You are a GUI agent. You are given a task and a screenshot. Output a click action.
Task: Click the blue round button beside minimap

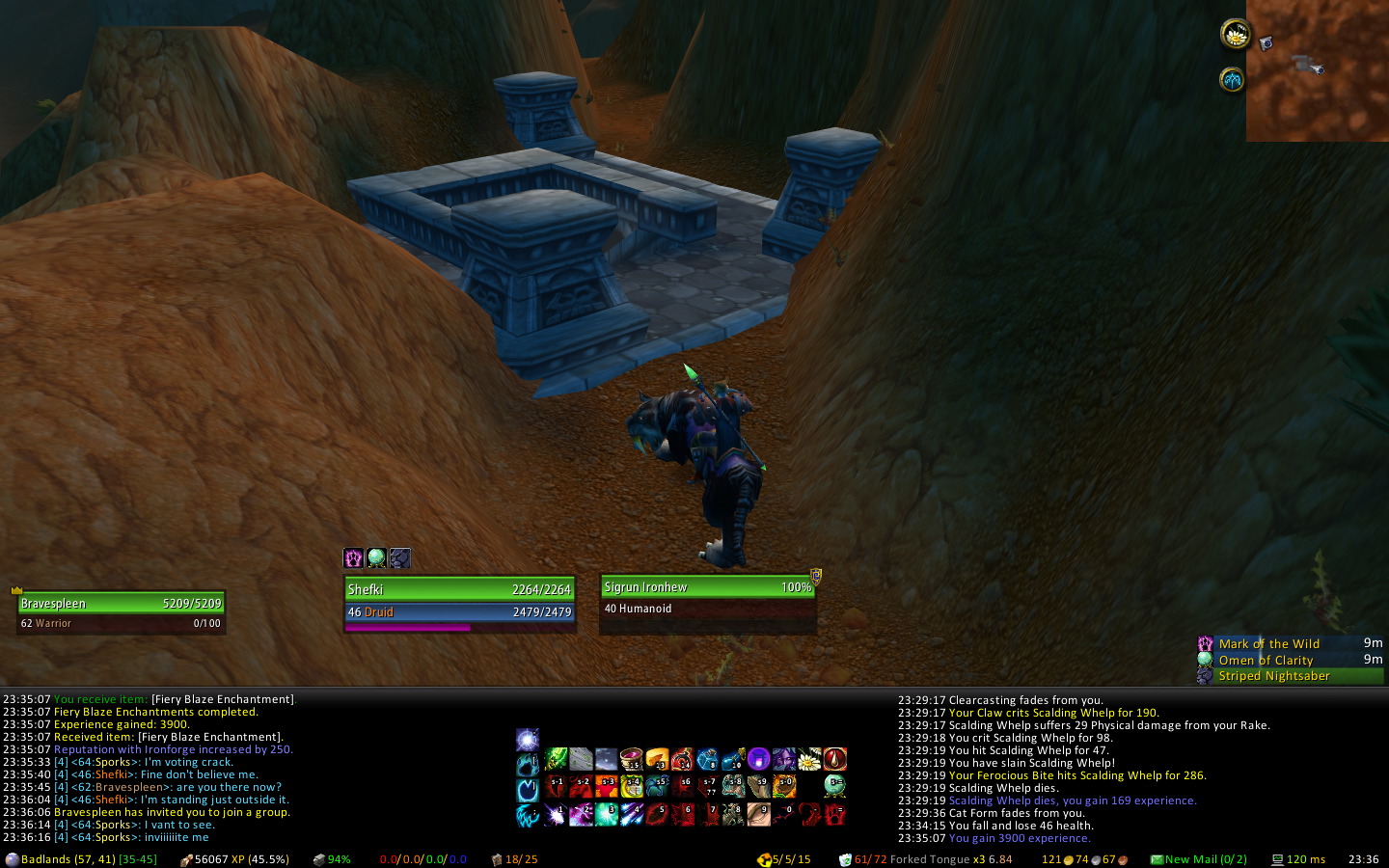[x=1232, y=79]
